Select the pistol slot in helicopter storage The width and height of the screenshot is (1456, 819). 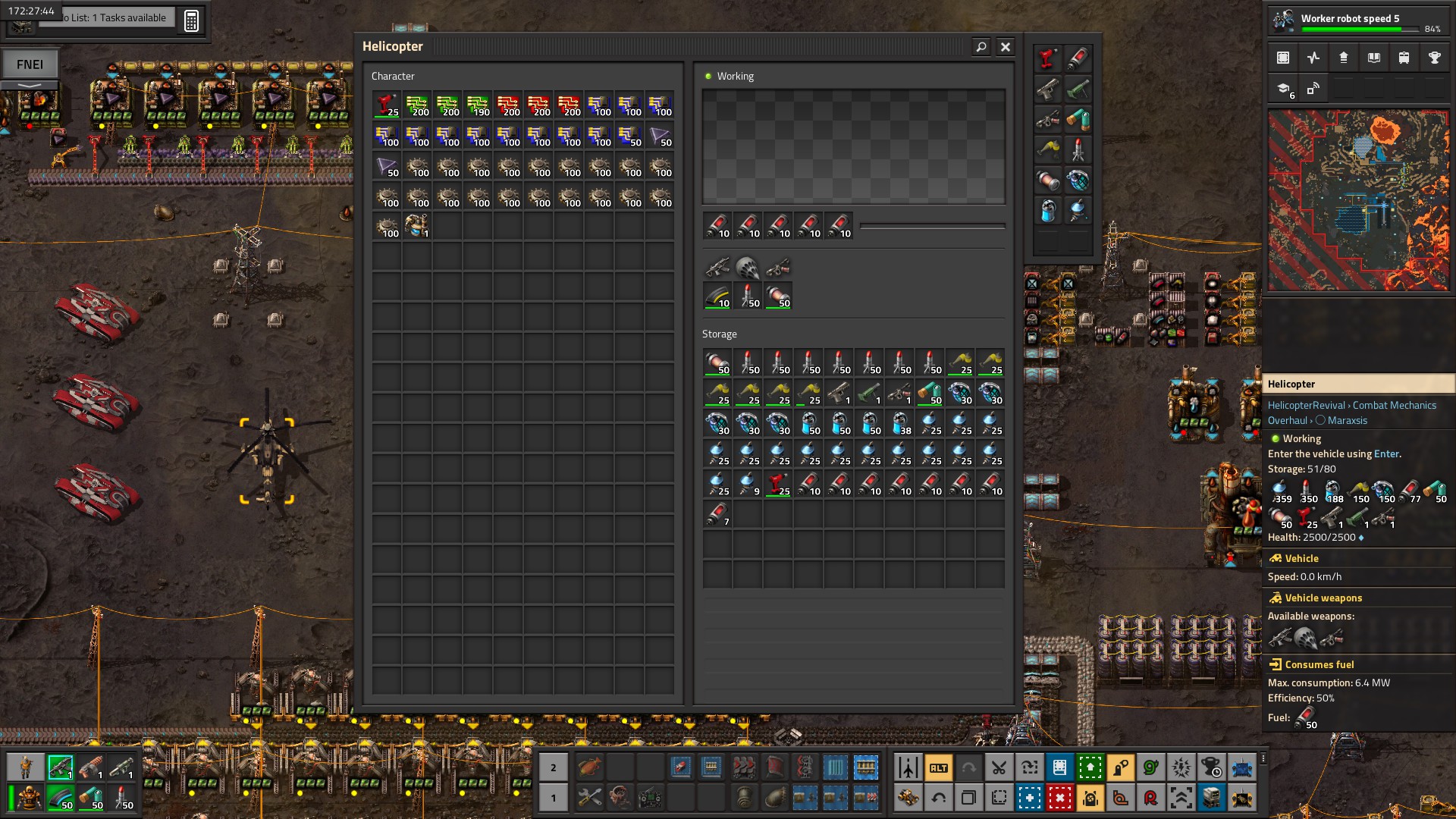click(839, 393)
